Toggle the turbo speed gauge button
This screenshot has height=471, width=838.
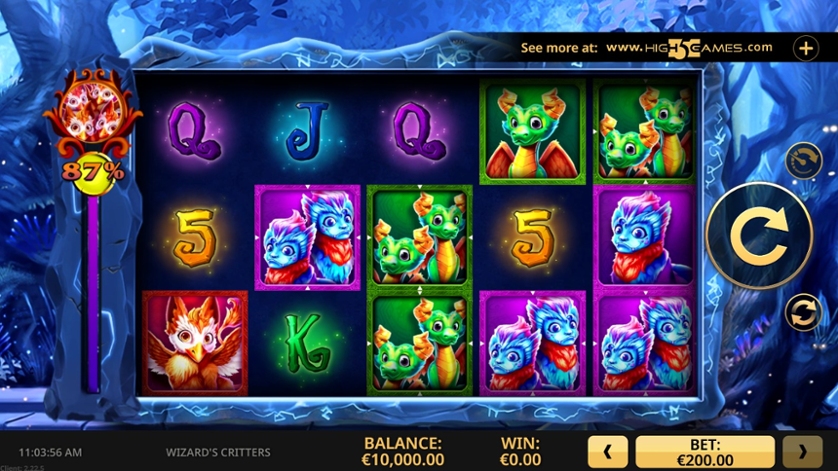click(x=802, y=160)
